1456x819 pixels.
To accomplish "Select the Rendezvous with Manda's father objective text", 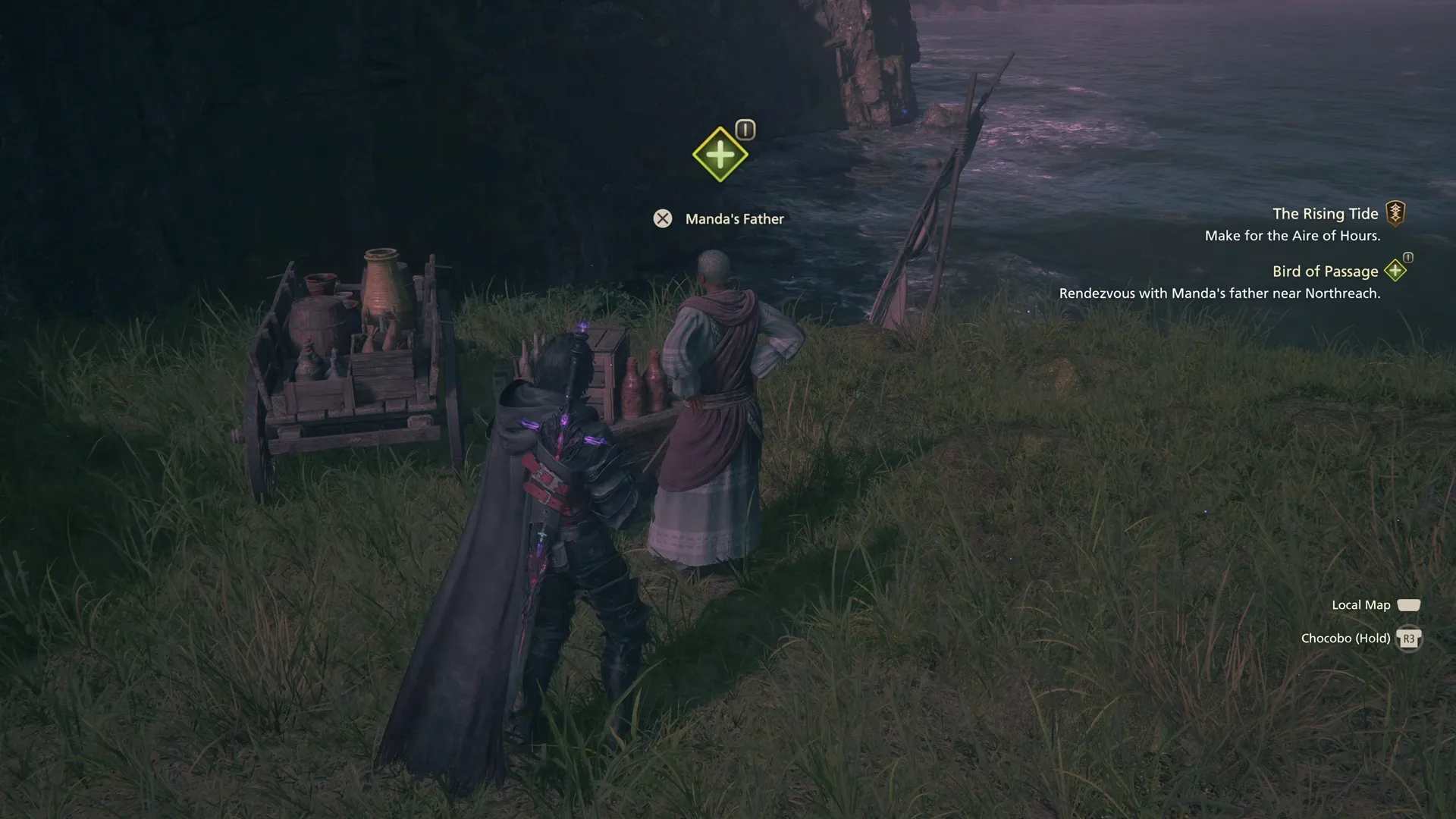I will click(x=1220, y=293).
